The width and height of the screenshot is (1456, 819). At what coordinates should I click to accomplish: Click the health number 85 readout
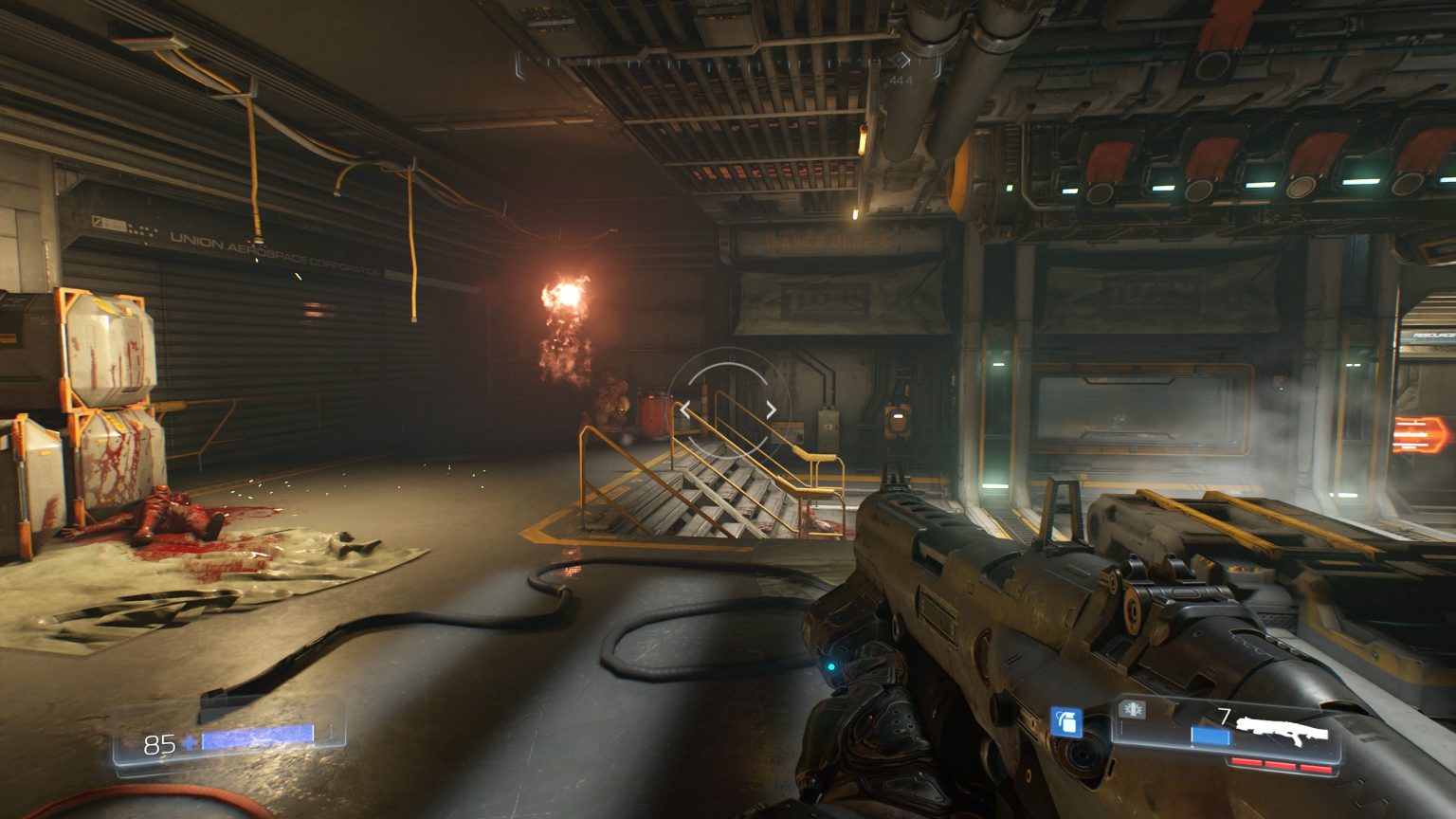(x=159, y=742)
